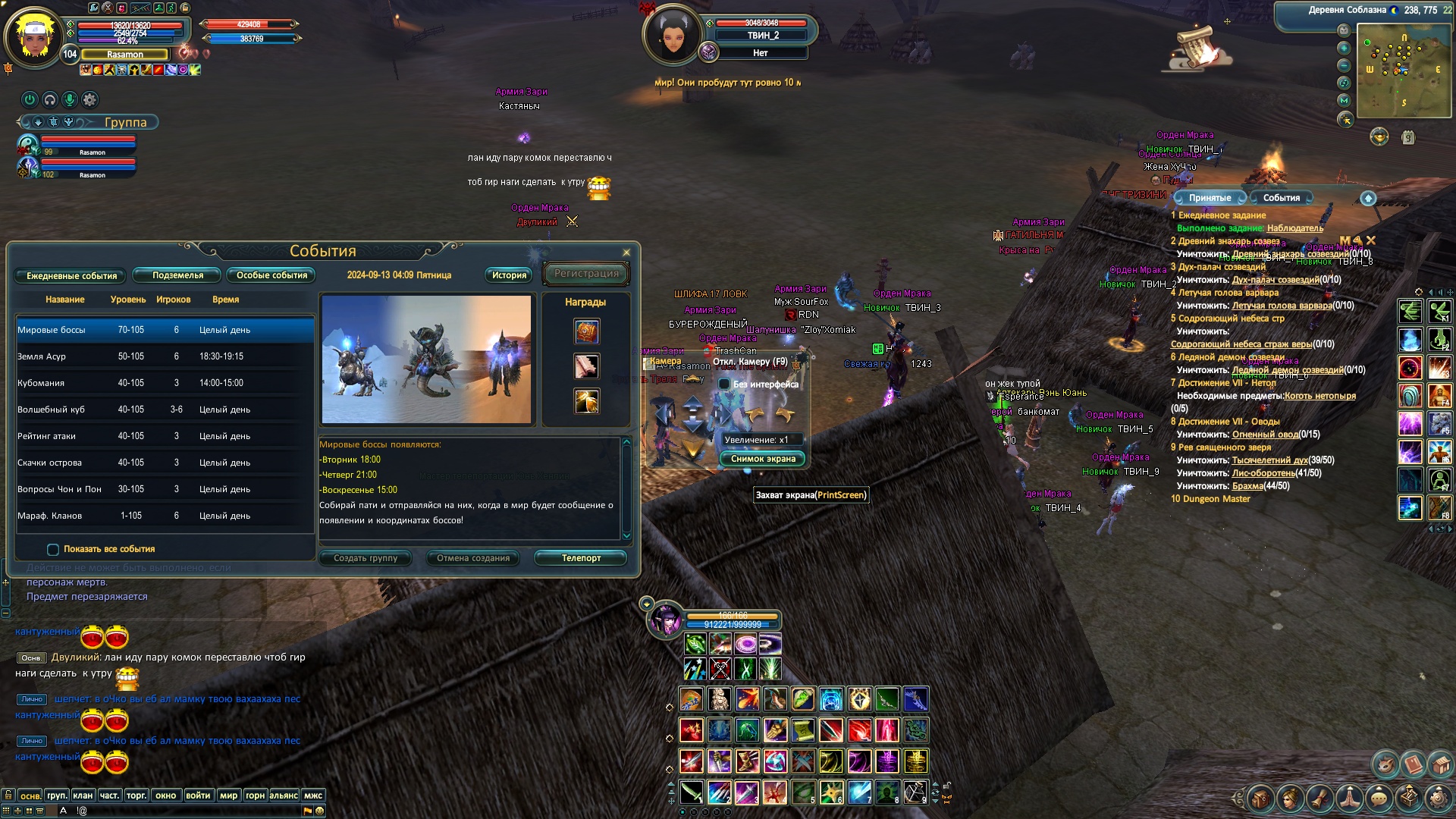Open the Подземелья tab
Viewport: 1456px width, 819px height.
[177, 275]
